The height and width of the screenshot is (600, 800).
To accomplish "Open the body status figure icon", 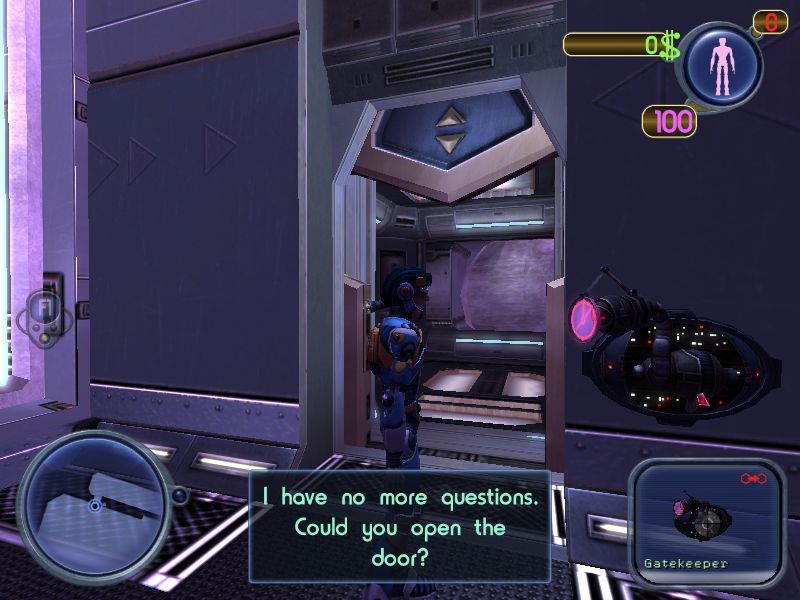I will click(x=721, y=66).
